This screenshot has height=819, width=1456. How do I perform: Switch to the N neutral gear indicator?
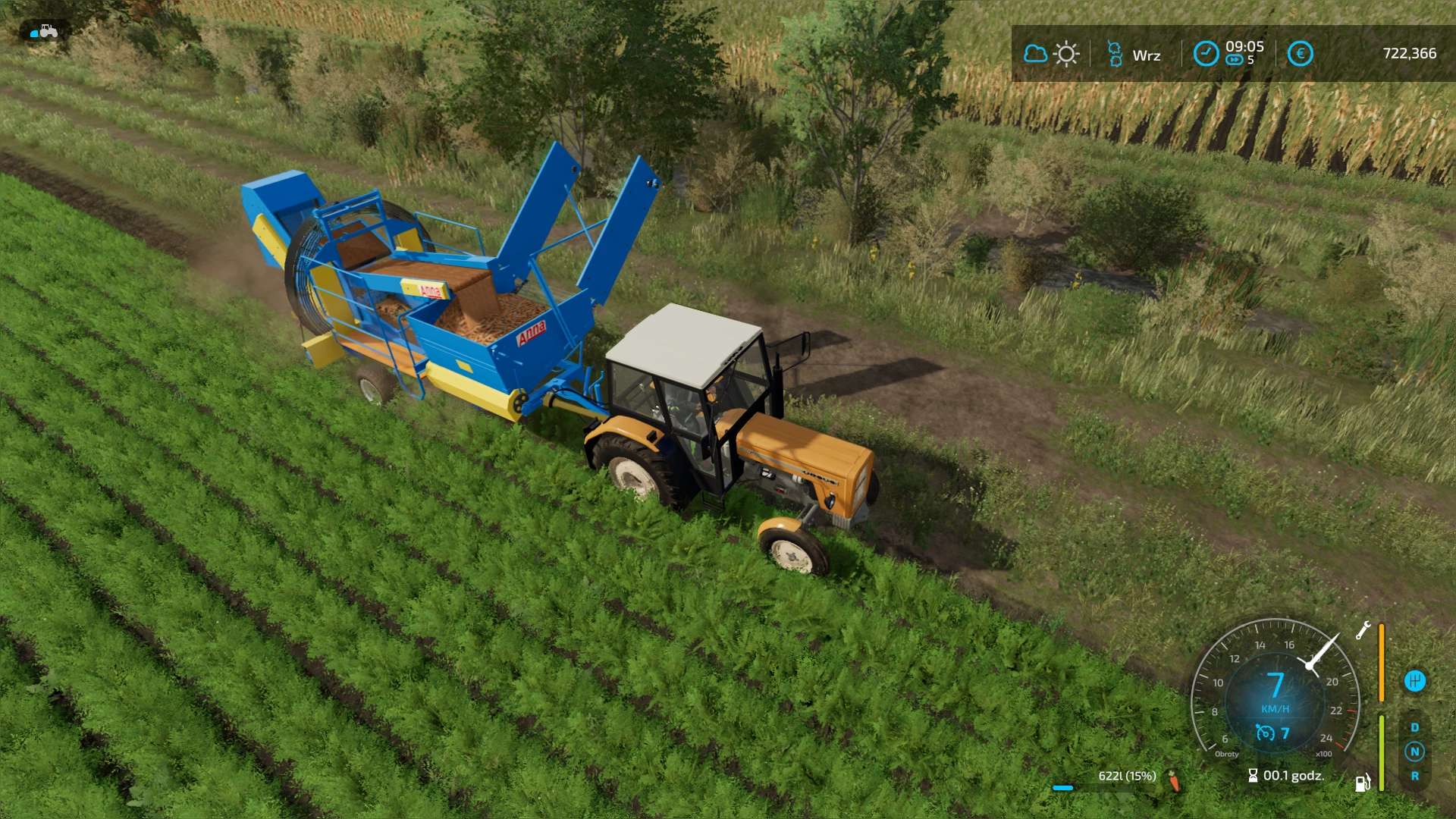pyautogui.click(x=1414, y=752)
